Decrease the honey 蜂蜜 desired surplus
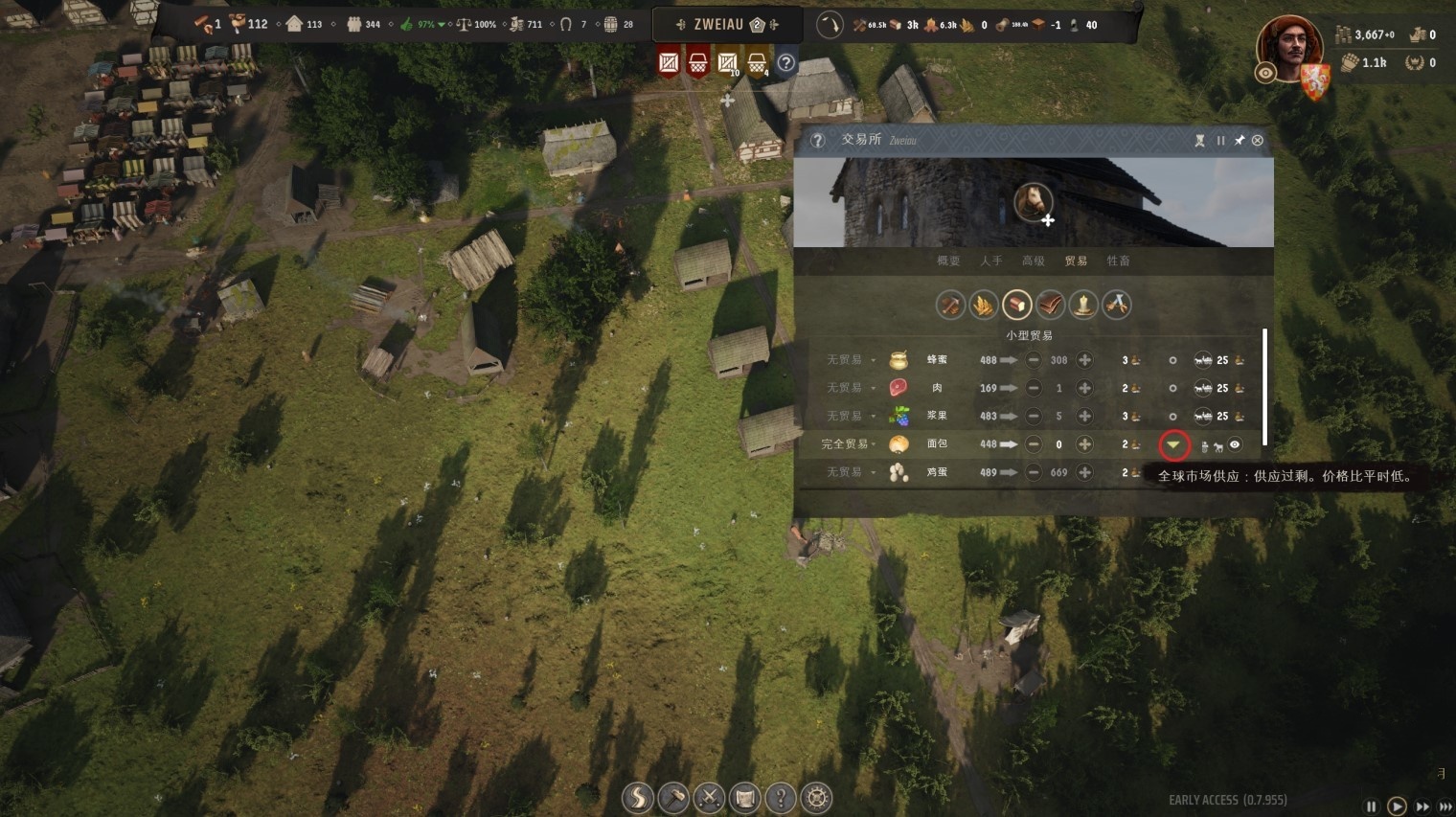 (1034, 360)
